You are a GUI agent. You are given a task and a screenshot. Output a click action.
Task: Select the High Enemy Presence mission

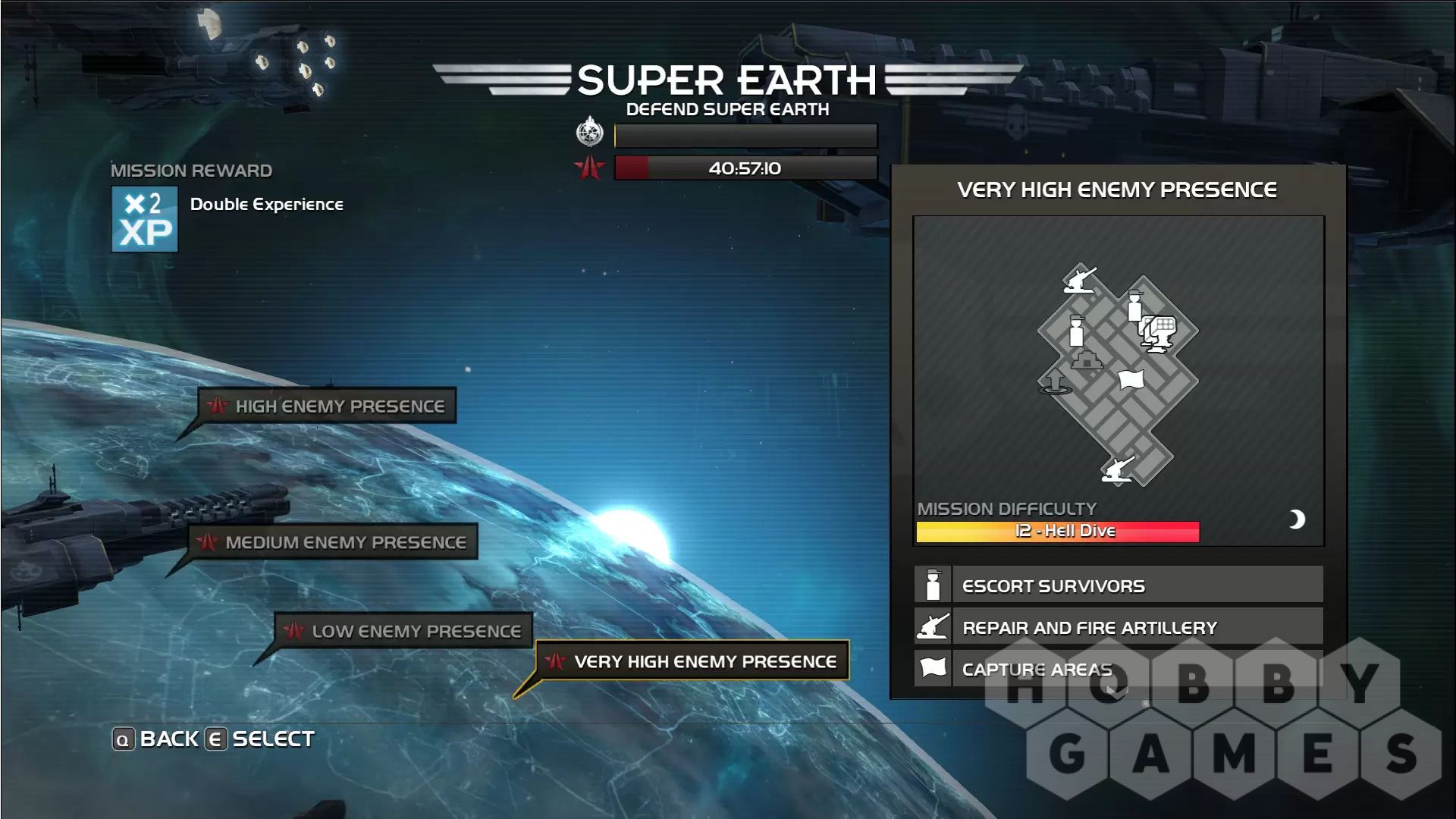coord(327,406)
